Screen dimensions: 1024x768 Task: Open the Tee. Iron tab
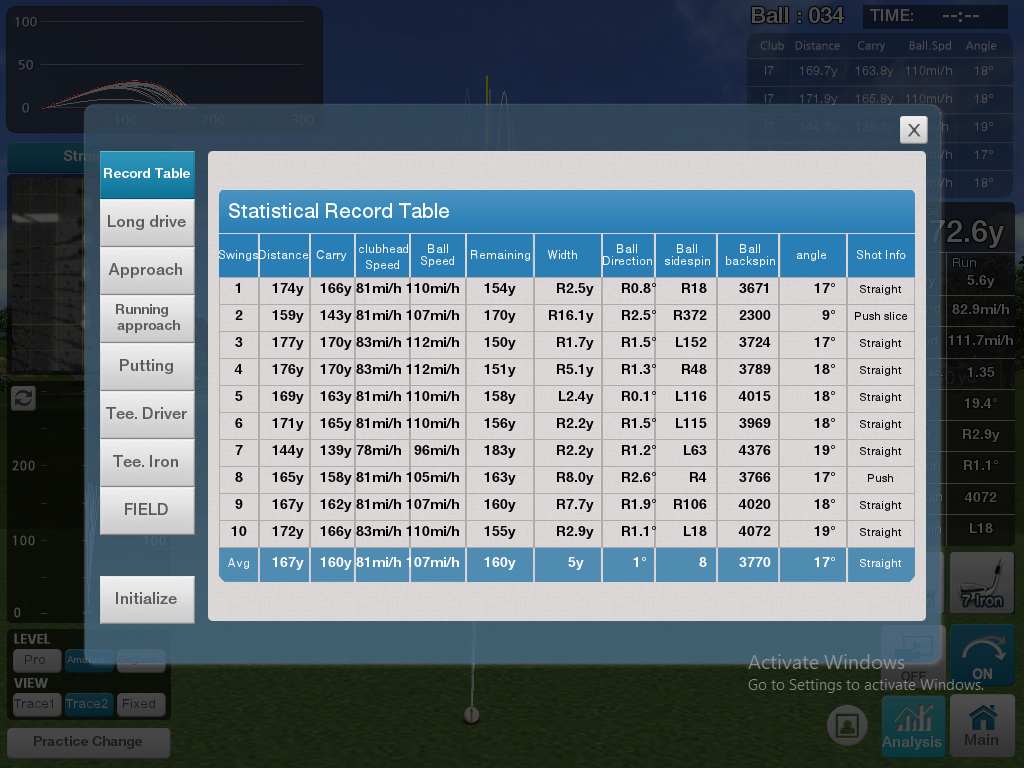147,462
